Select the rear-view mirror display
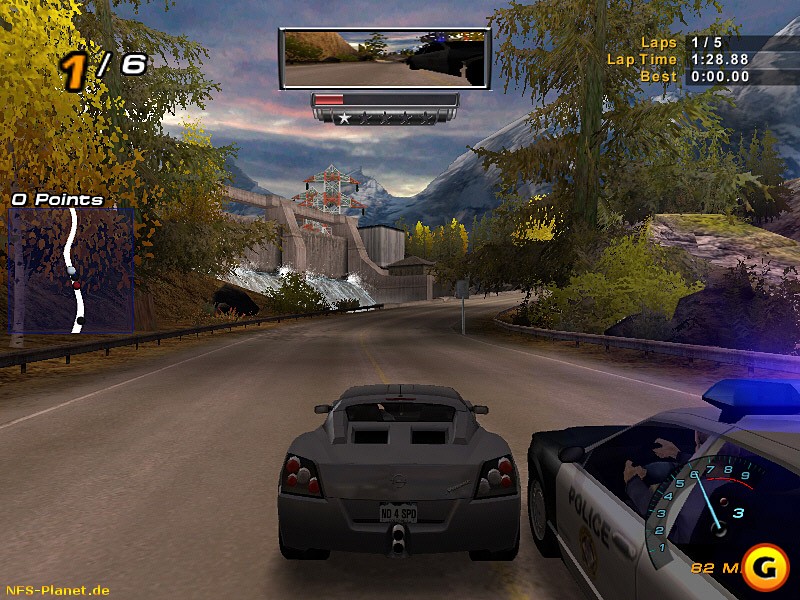Image resolution: width=800 pixels, height=600 pixels. 385,59
